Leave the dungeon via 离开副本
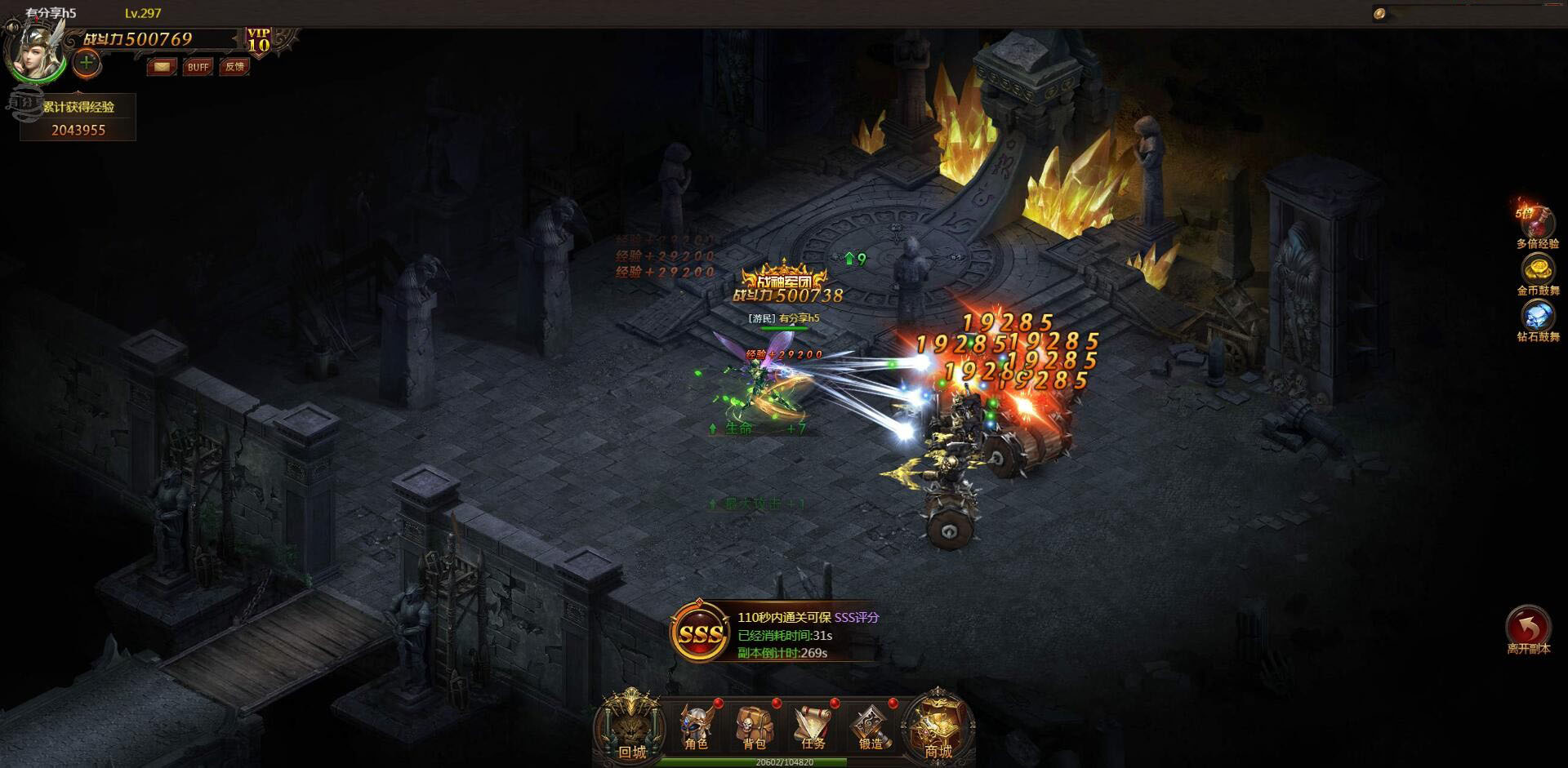This screenshot has height=768, width=1568. (x=1528, y=628)
